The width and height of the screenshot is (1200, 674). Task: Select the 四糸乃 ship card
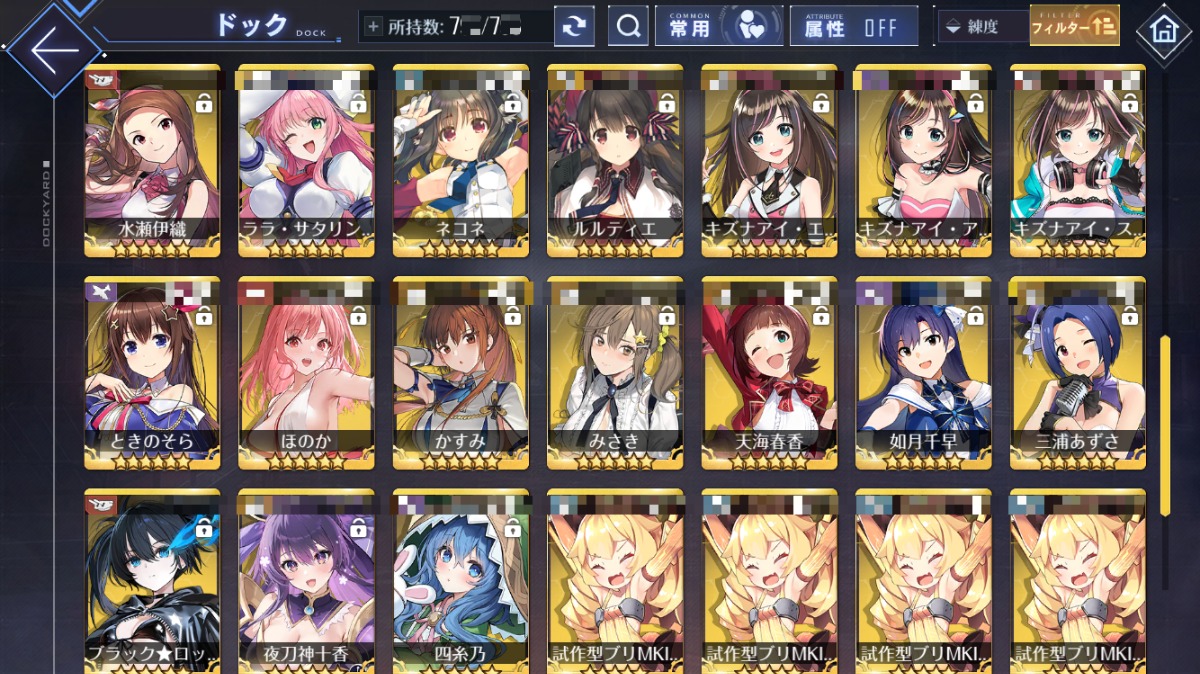pos(460,580)
